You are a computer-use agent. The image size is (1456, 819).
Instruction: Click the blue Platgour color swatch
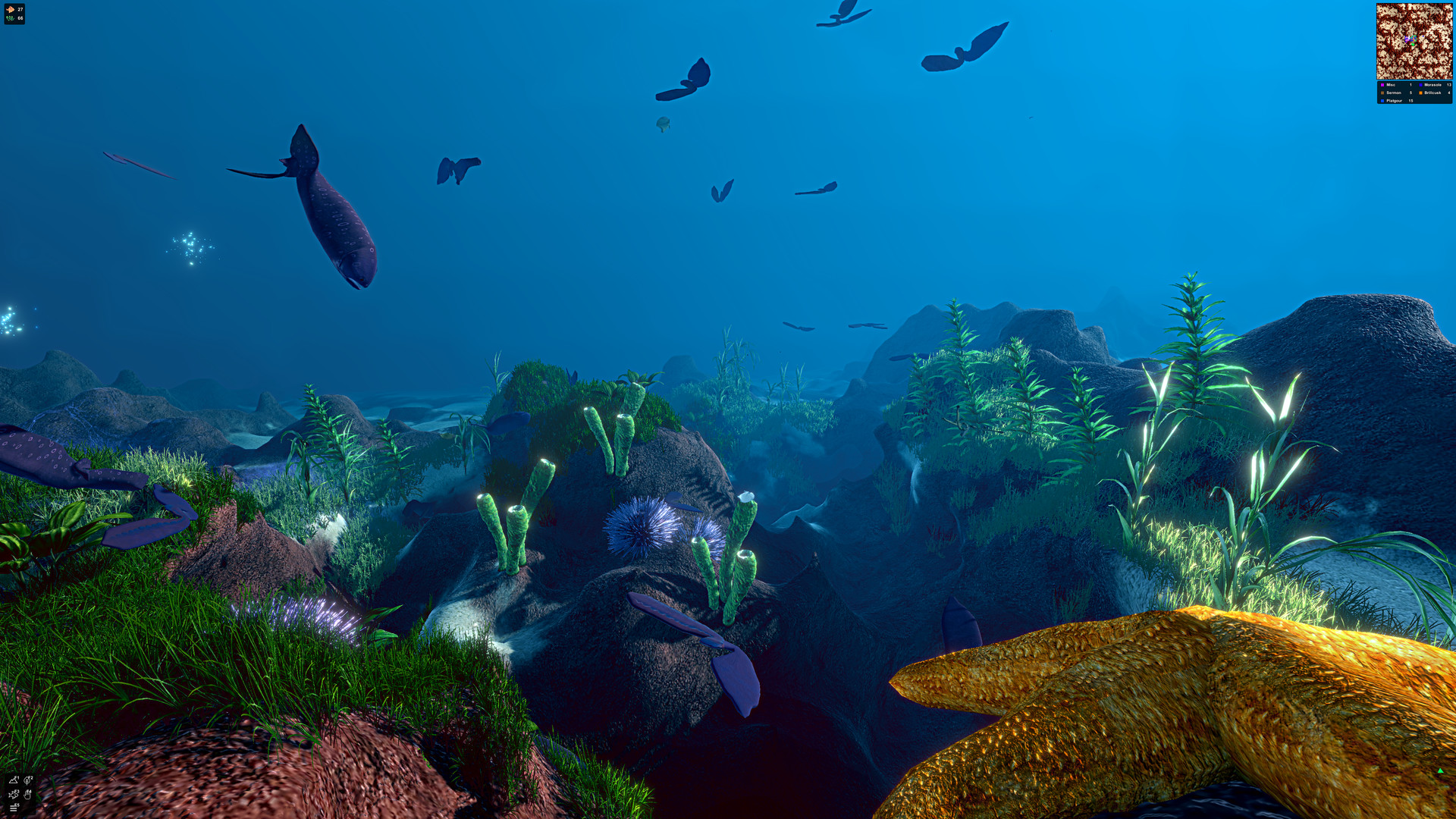pyautogui.click(x=1382, y=101)
